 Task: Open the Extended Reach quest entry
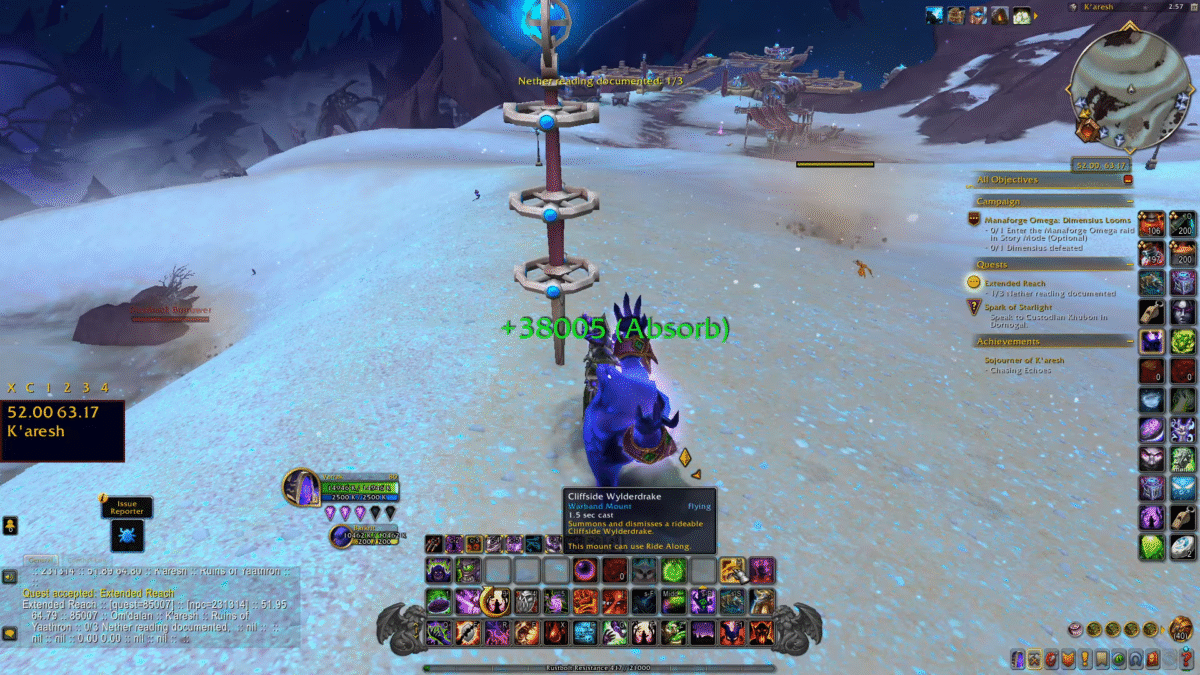(1014, 284)
